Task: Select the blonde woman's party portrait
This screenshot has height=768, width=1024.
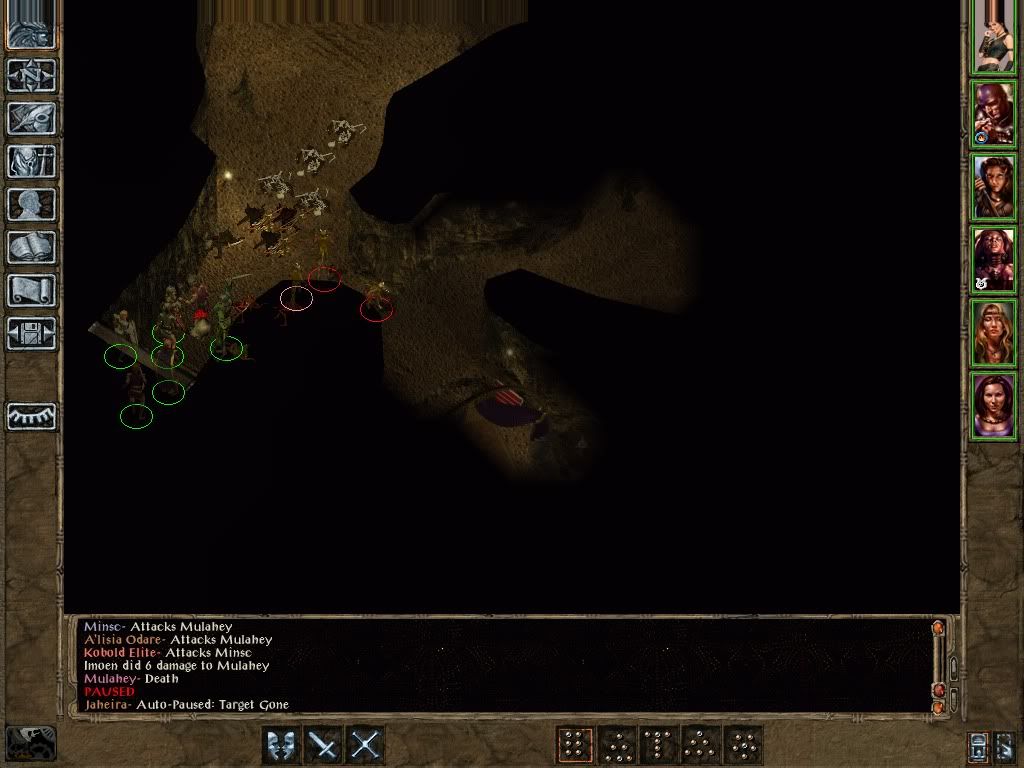Action: tap(994, 333)
